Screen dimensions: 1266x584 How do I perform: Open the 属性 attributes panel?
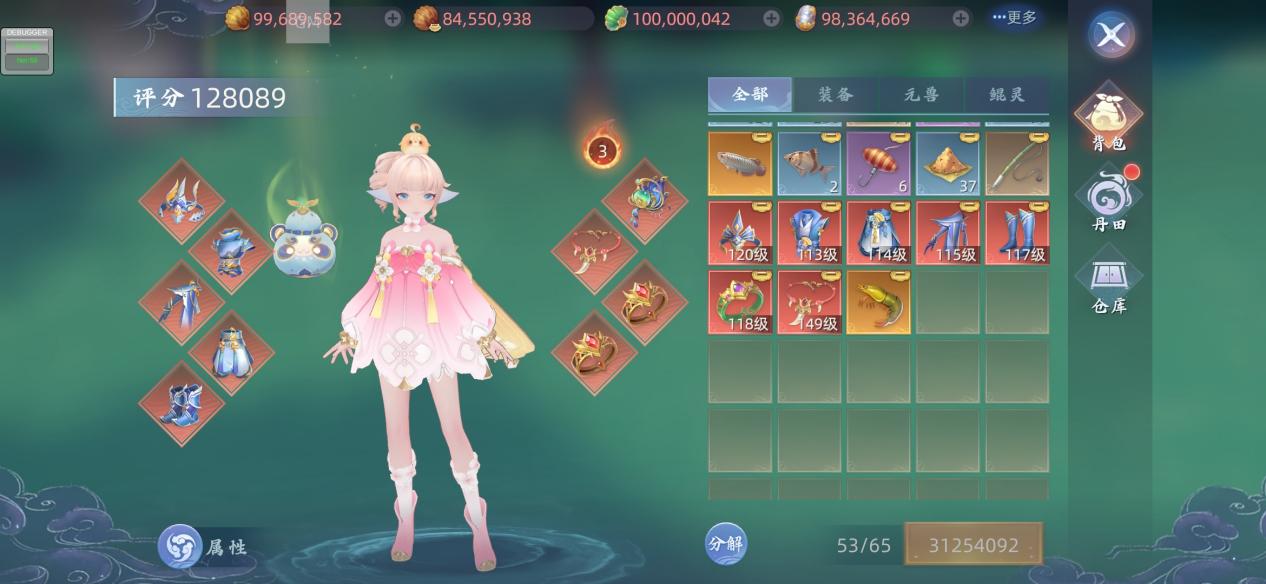pos(203,546)
